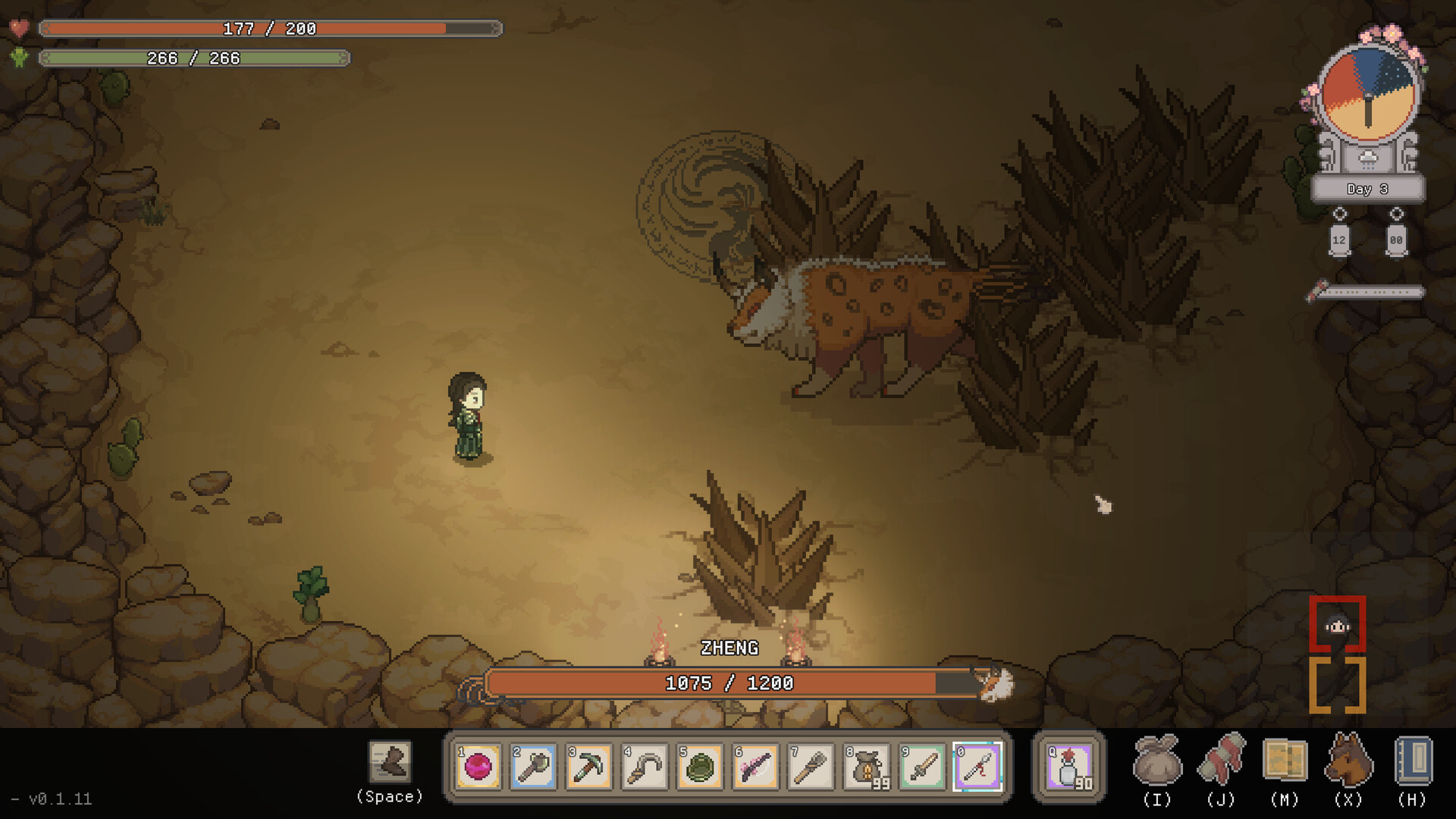Use the potion bottle in quick slot Q
The image size is (1456, 819).
(1069, 767)
